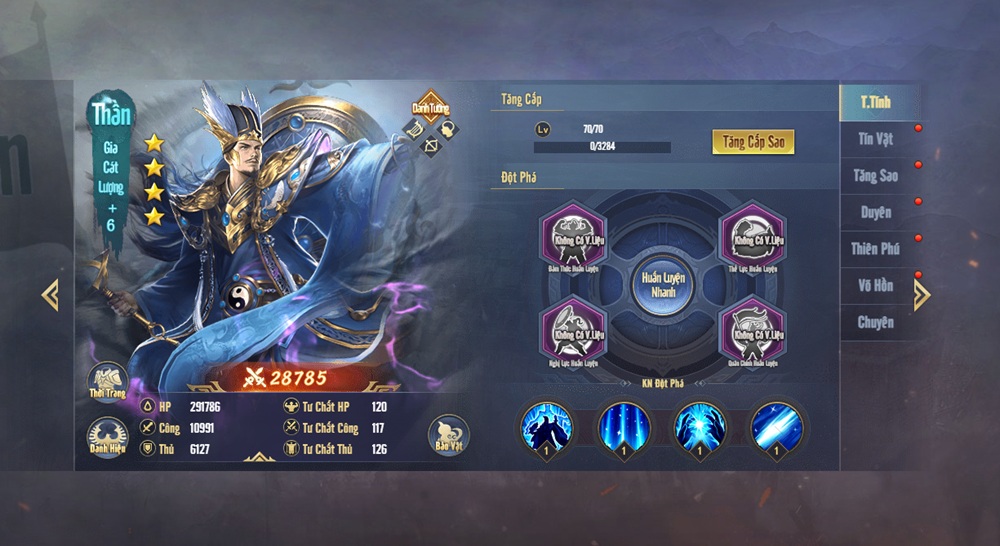Open the Bảo Vật treasure menu

point(449,435)
